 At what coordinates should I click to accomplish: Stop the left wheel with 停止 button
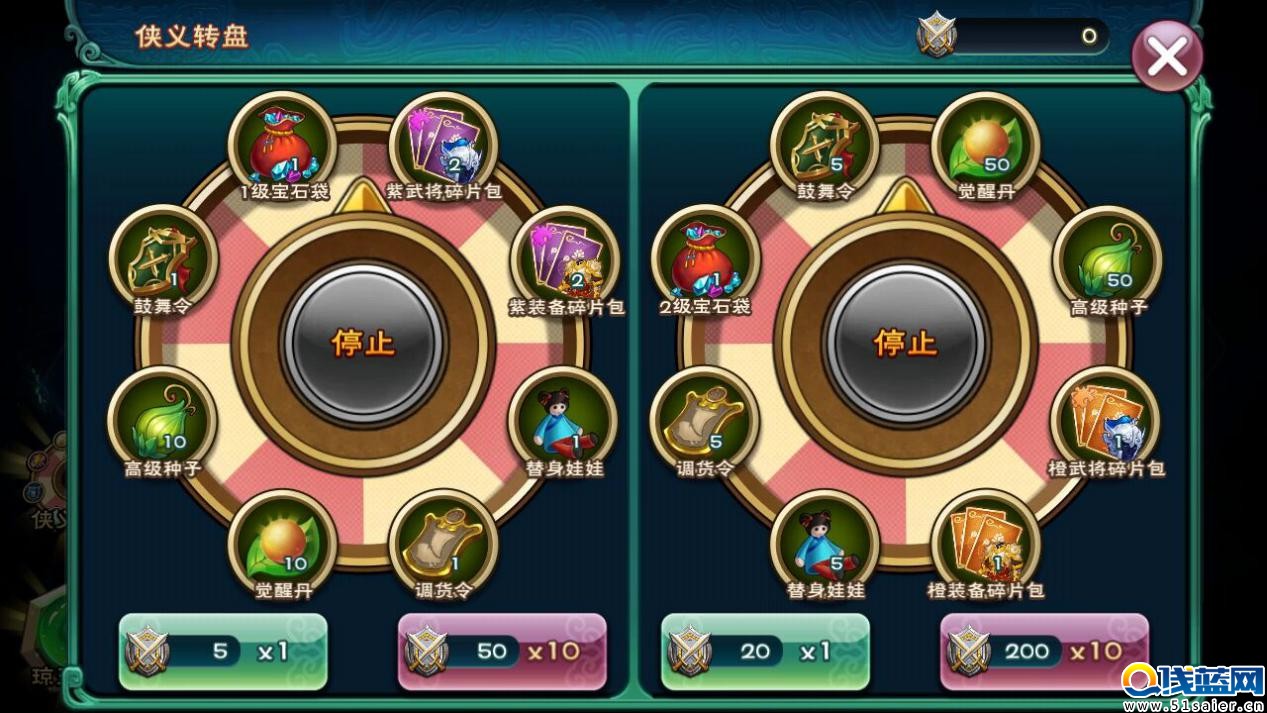click(x=363, y=343)
